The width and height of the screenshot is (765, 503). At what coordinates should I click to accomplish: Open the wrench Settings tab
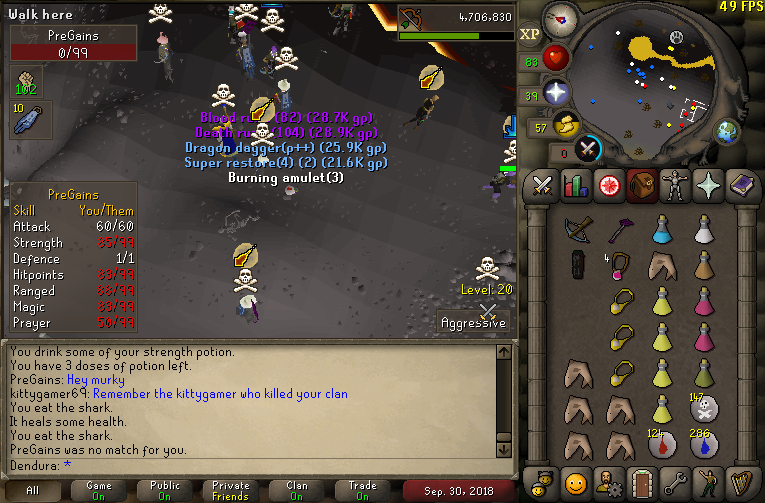674,483
